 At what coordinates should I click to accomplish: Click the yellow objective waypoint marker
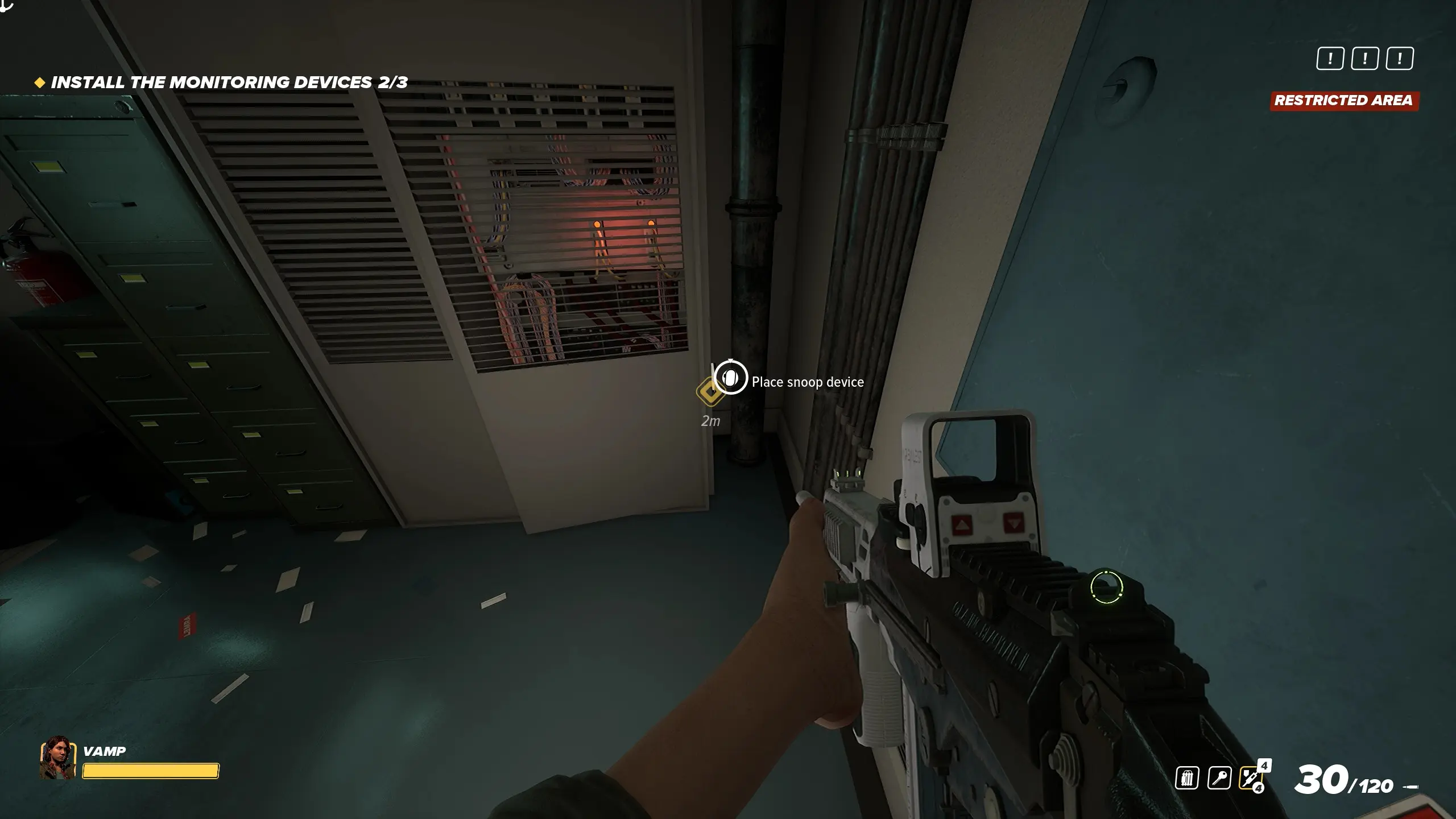pyautogui.click(x=709, y=391)
